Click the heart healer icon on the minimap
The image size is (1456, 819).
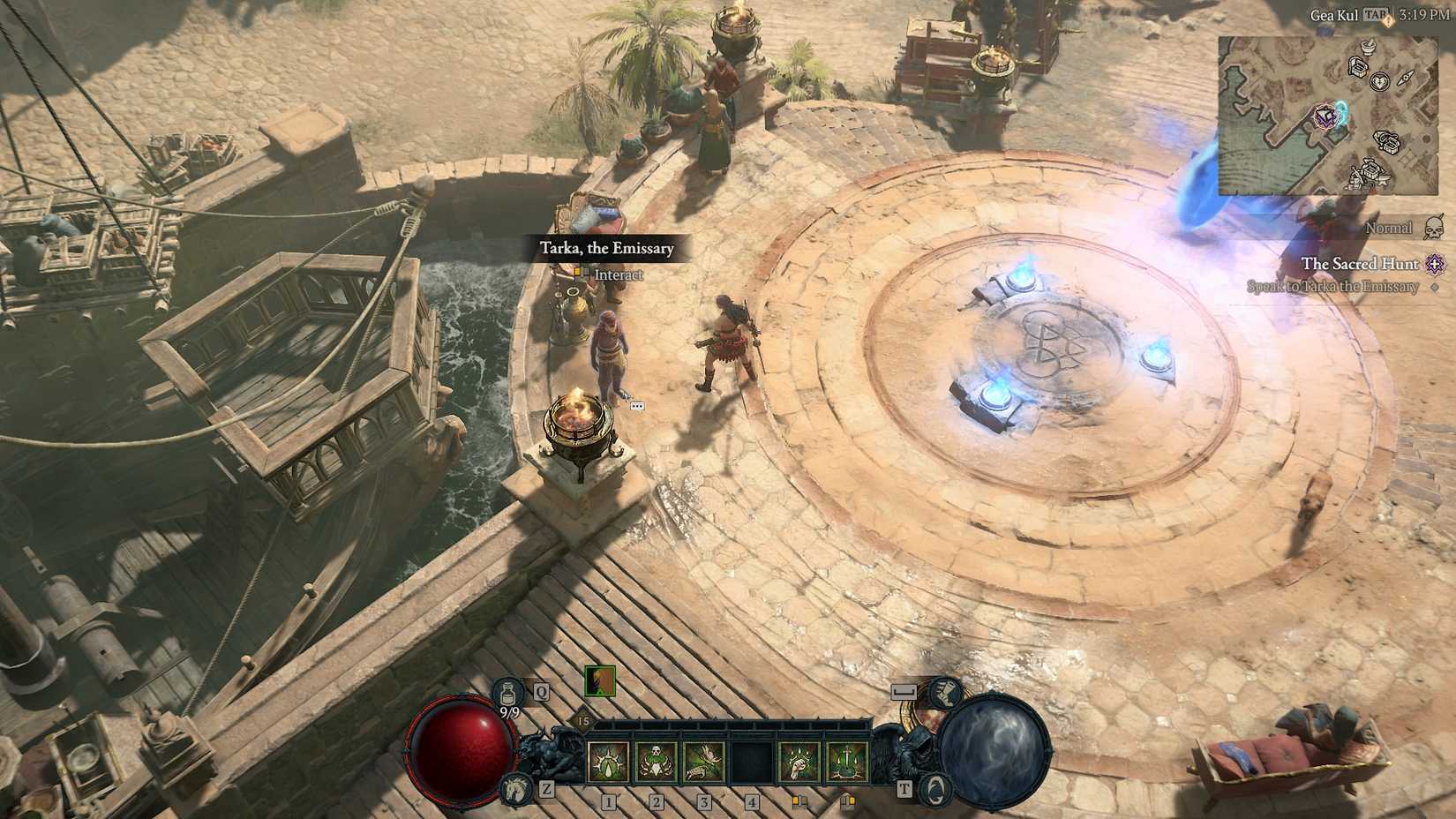coord(1380,83)
